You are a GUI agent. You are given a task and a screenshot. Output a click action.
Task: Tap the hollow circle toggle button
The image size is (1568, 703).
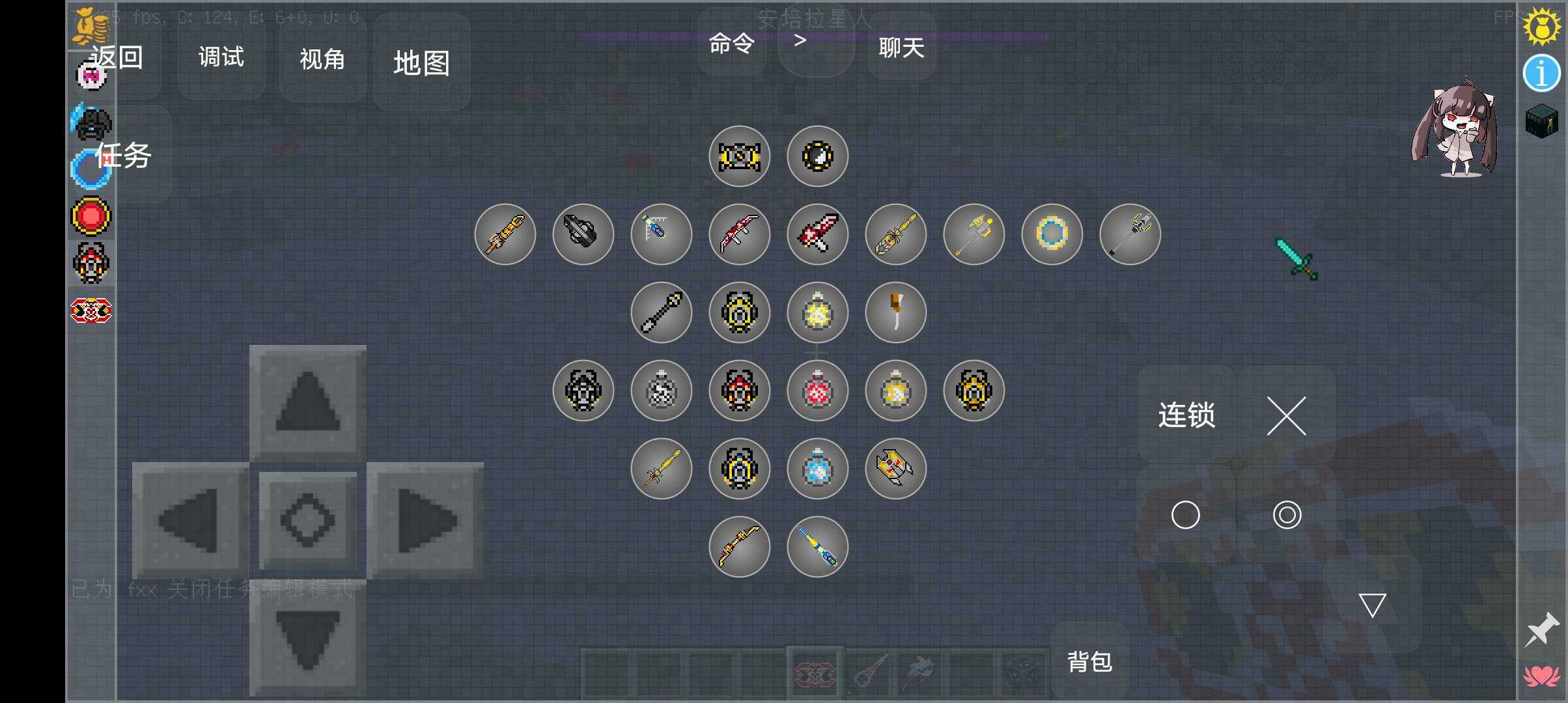tap(1185, 514)
